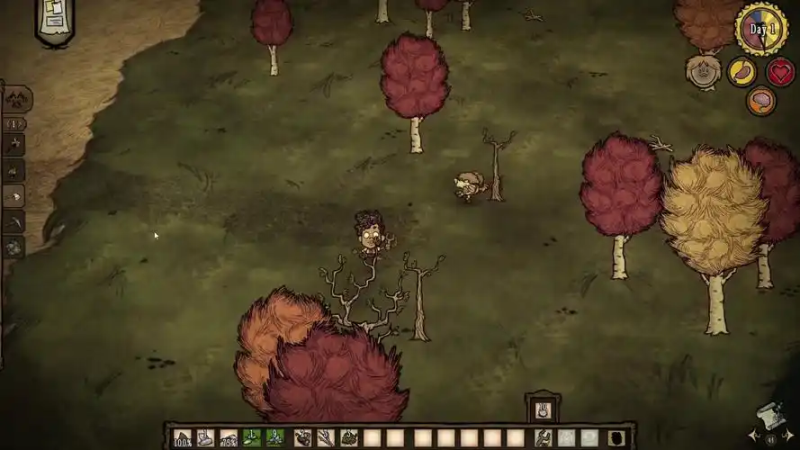Screen dimensions: 800x450
Task: Open the highlighted crafting tab in sidebar
Action: (15, 197)
